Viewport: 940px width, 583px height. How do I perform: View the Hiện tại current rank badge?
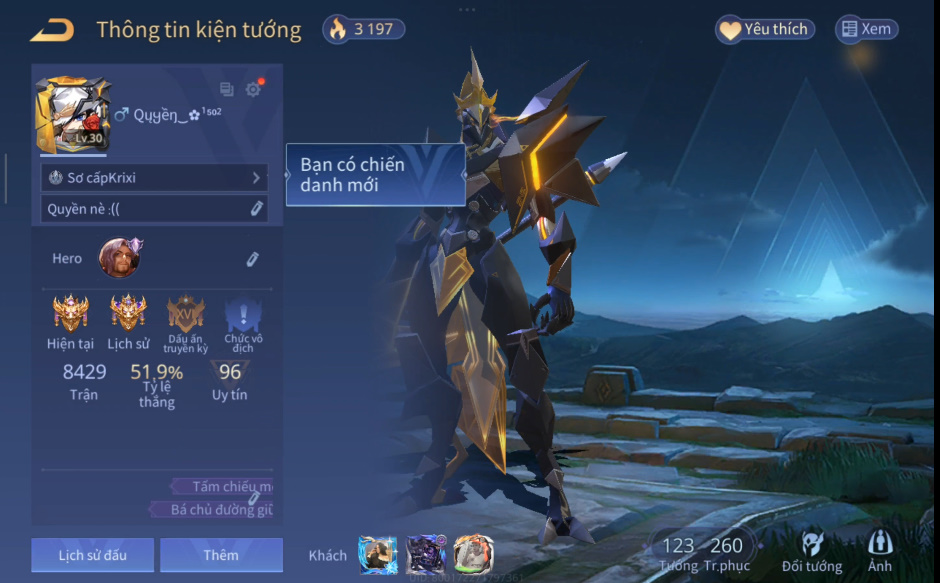71,314
